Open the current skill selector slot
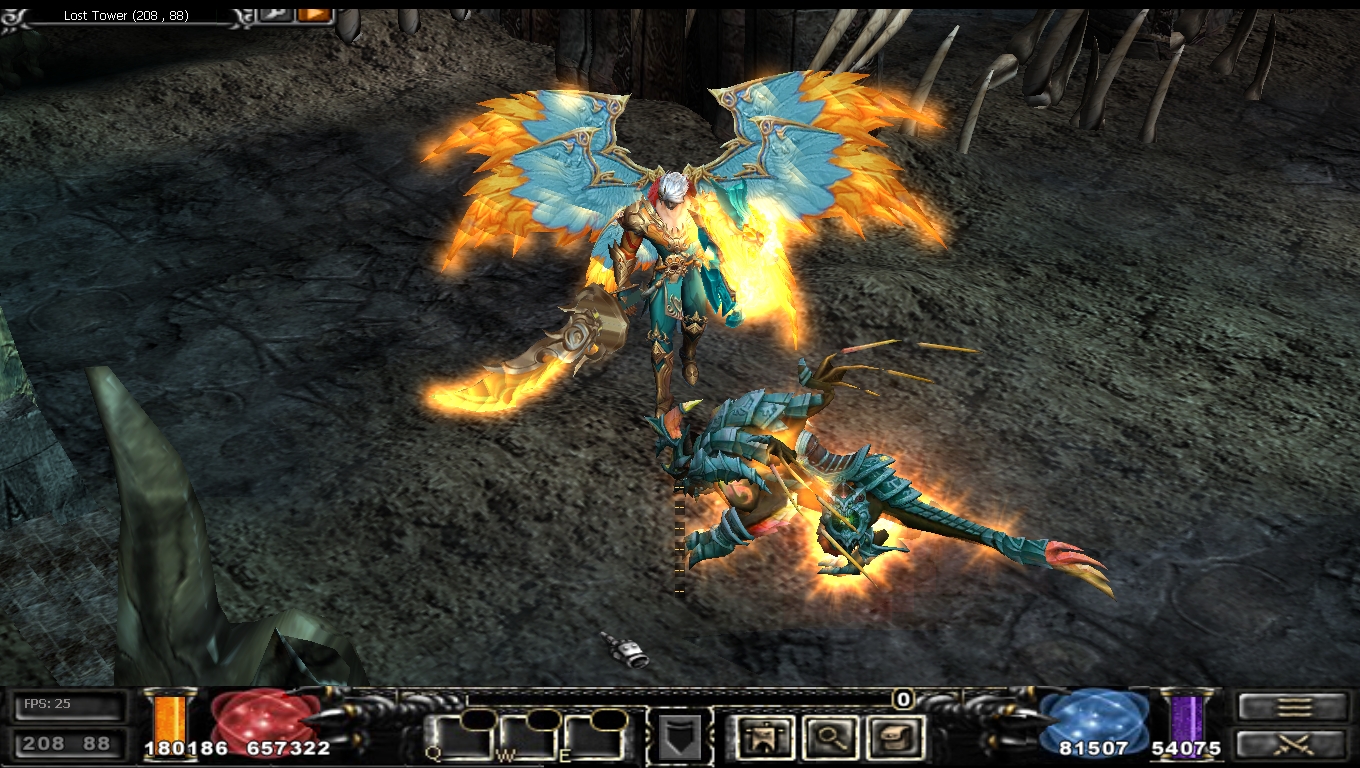This screenshot has height=768, width=1360. click(680, 738)
